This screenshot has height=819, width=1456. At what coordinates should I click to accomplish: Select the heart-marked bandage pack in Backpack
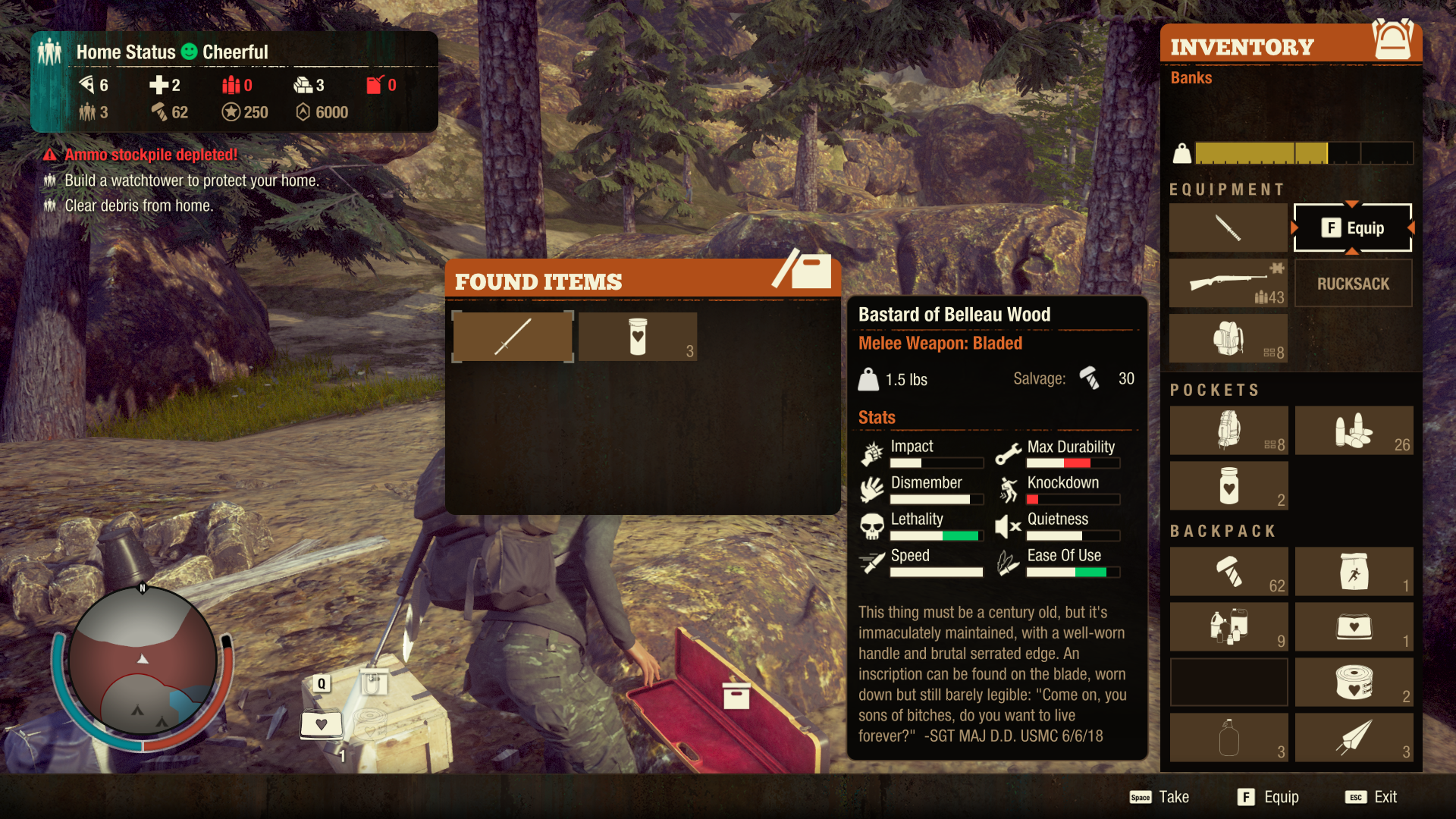[1354, 627]
